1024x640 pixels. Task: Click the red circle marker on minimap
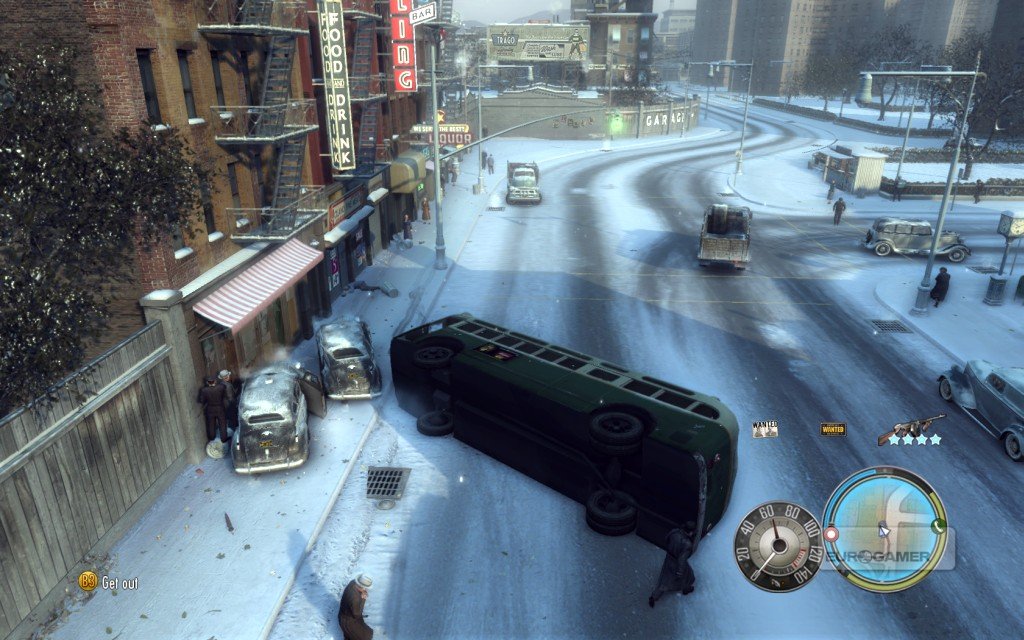pyautogui.click(x=830, y=534)
